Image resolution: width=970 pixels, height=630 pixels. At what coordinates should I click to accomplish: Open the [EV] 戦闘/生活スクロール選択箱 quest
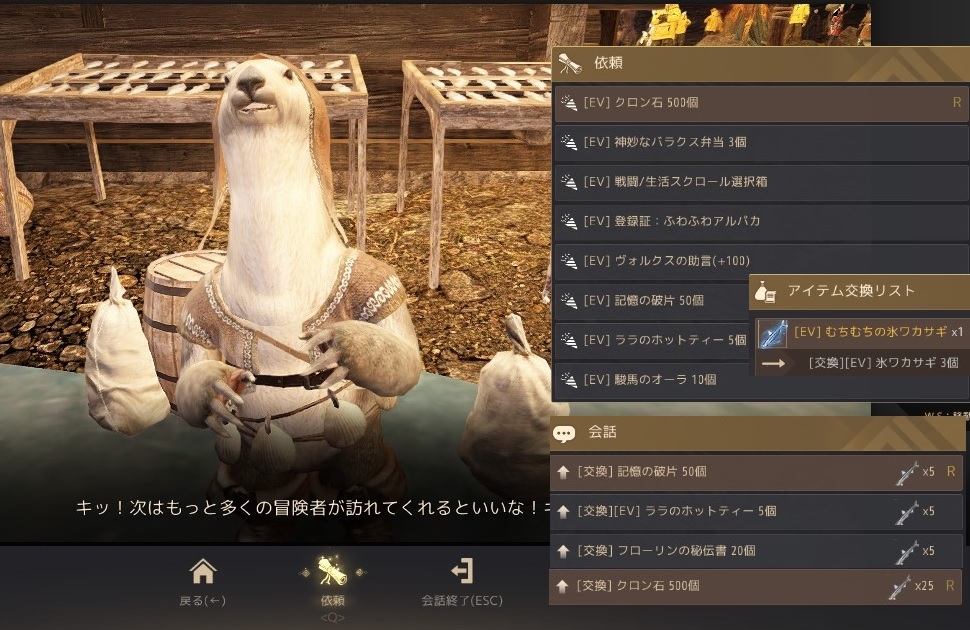tap(760, 182)
